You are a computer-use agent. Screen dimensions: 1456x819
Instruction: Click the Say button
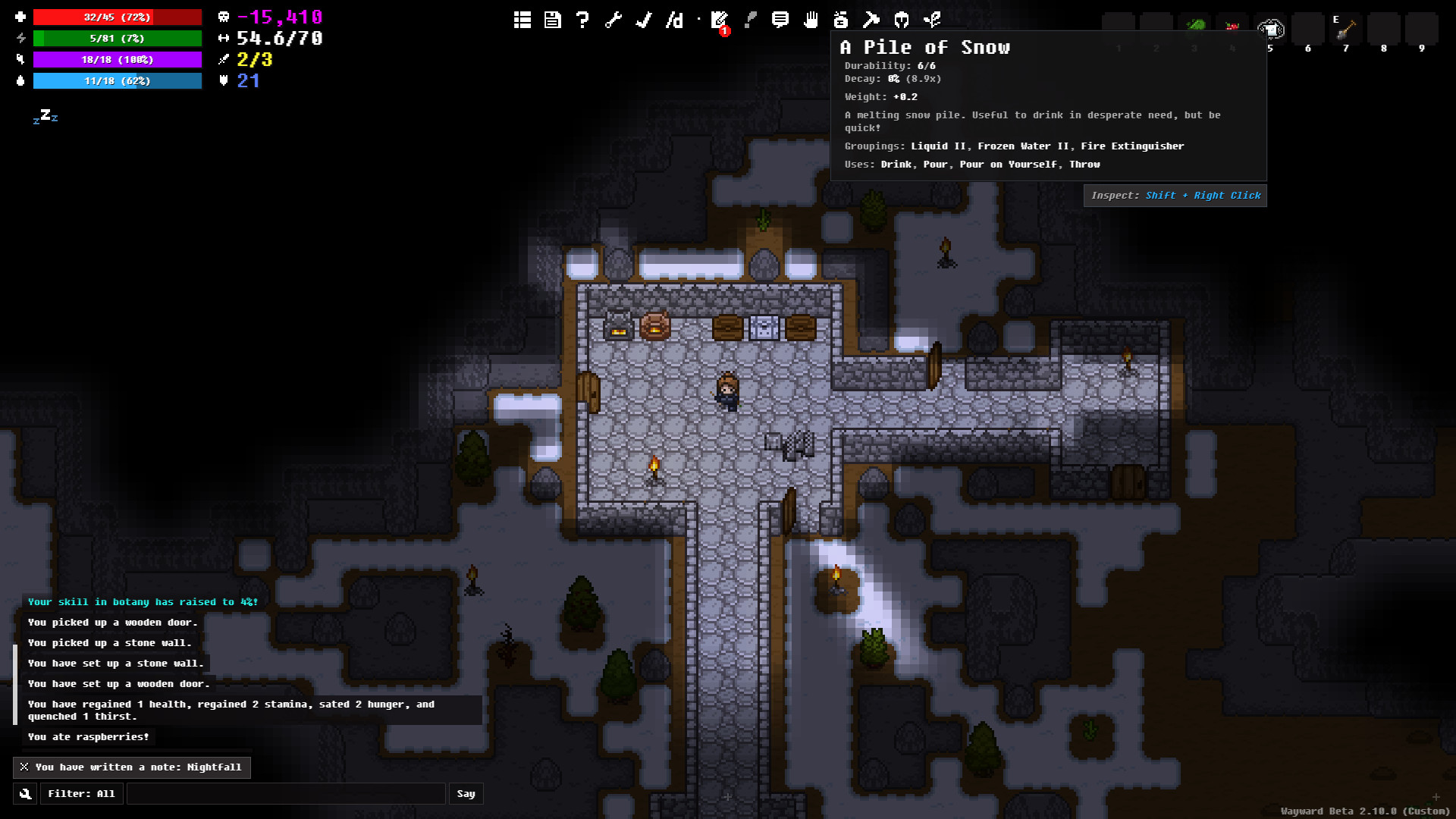pyautogui.click(x=466, y=794)
